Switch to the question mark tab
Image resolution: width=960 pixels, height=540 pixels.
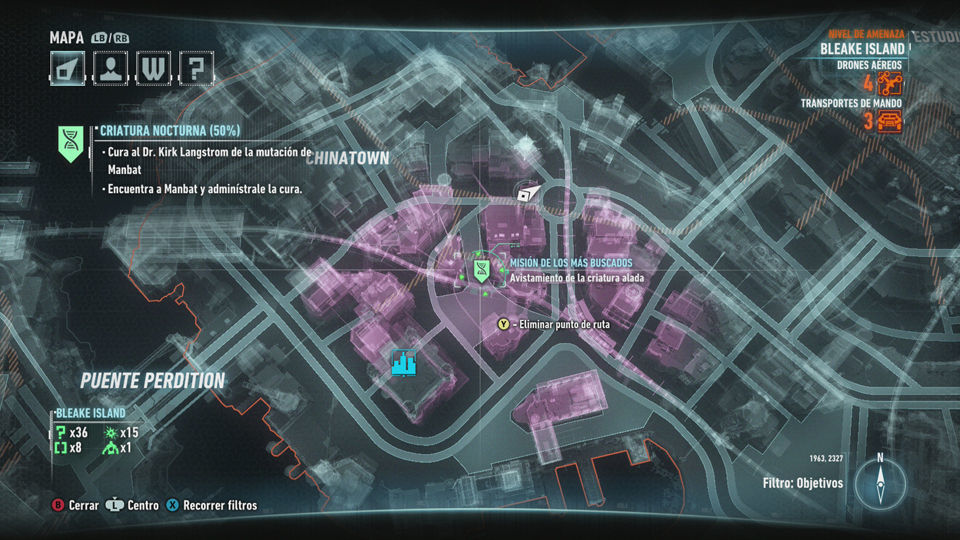pyautogui.click(x=194, y=67)
